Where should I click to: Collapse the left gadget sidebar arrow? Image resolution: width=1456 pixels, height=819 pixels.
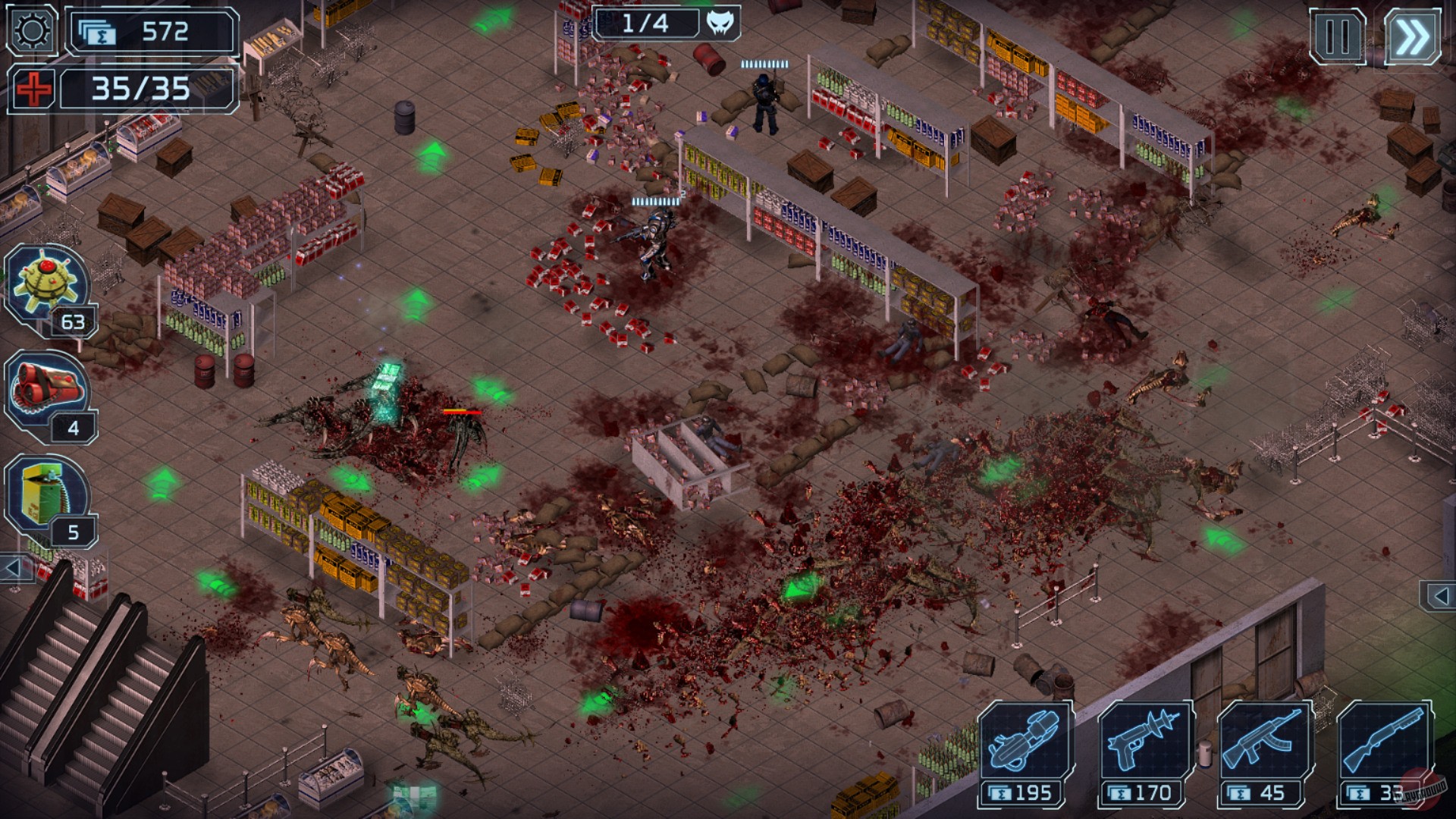(x=13, y=569)
